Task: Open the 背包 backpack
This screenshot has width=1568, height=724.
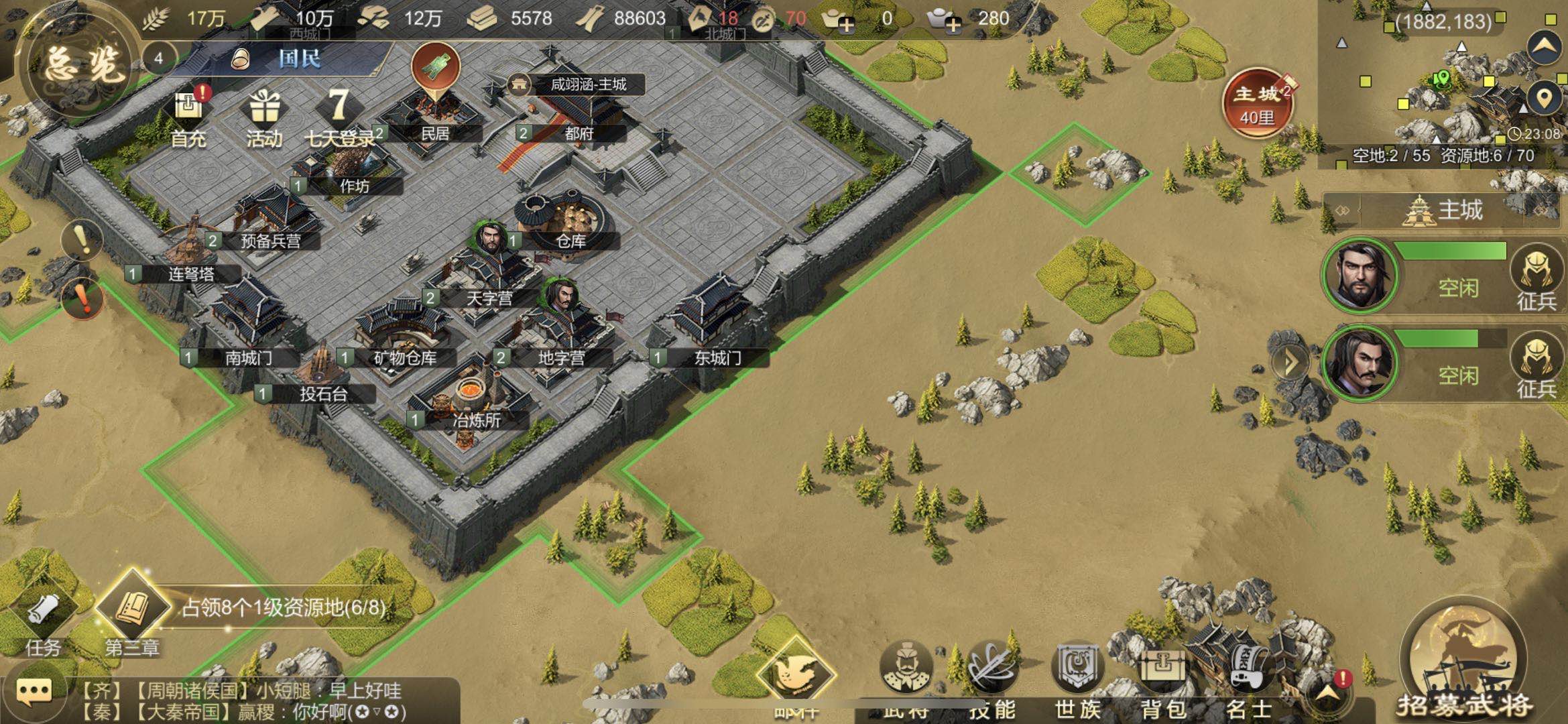Action: coord(1164,674)
